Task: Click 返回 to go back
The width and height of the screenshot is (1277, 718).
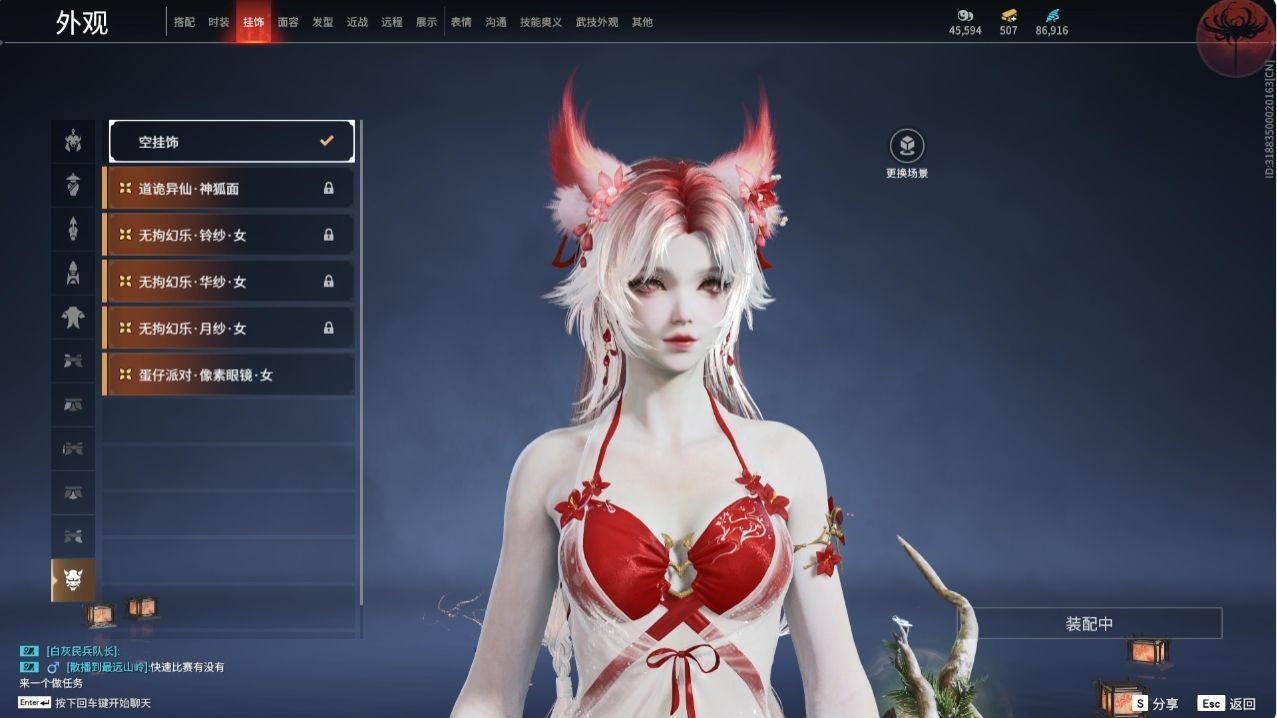Action: pos(1227,704)
